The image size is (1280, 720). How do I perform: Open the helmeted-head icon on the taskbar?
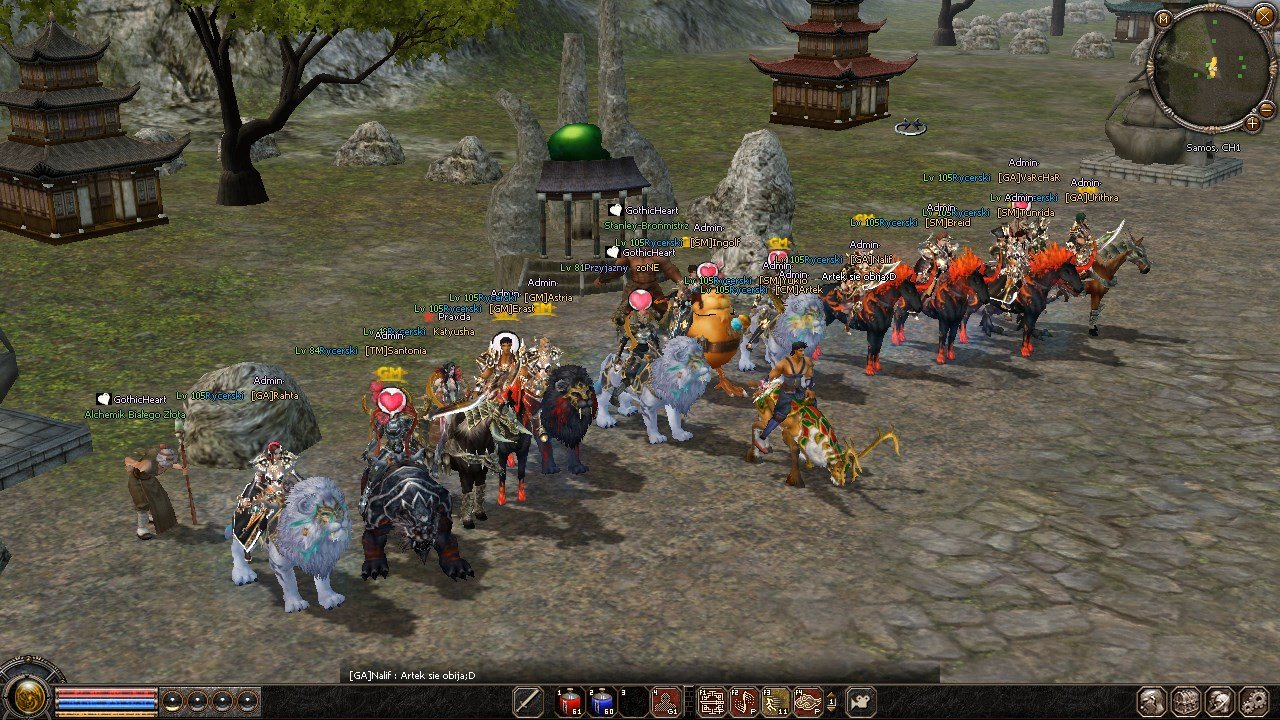(1220, 701)
